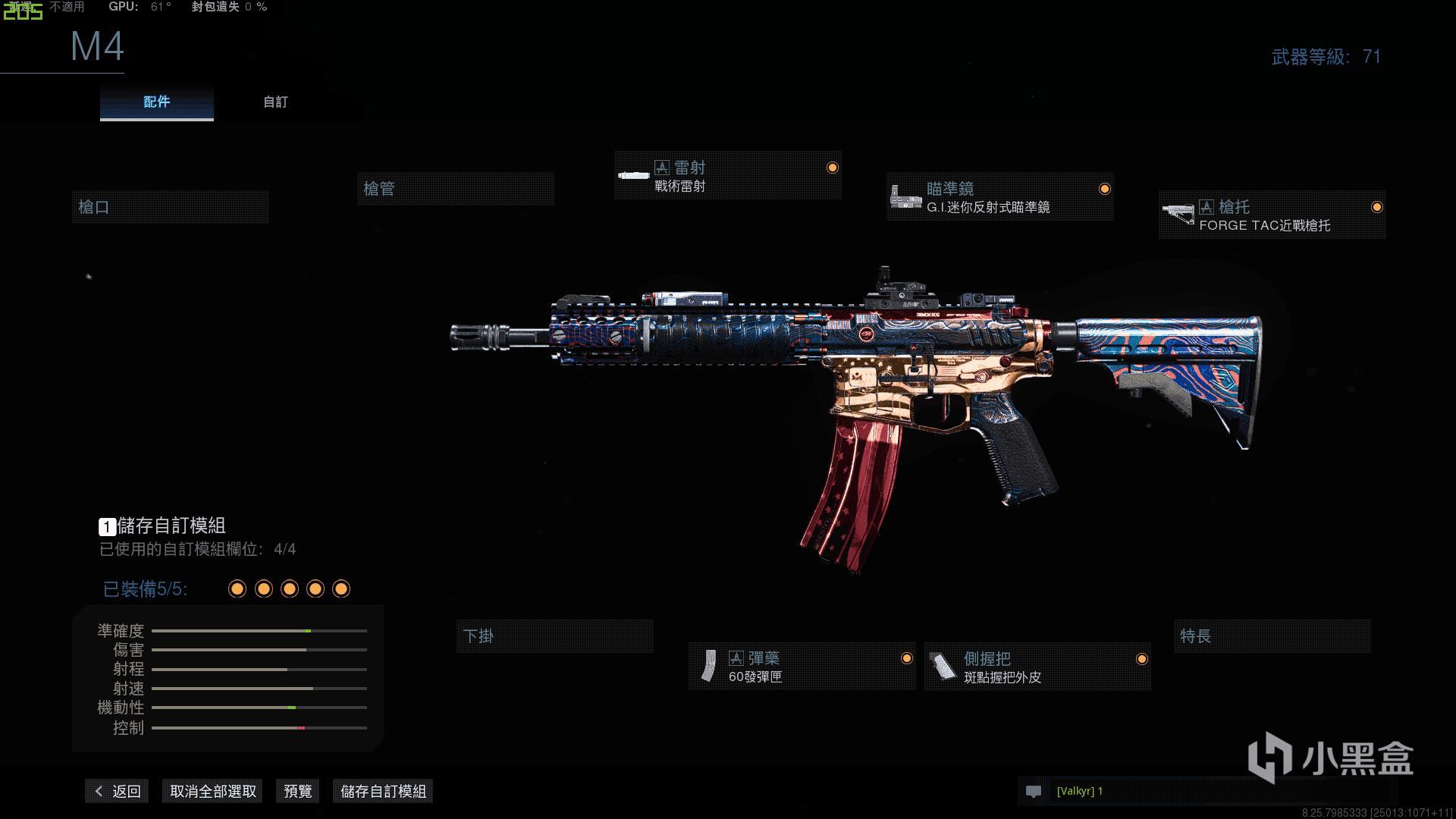Screen dimensions: 1456x819
Task: Open the 彈藥 60-round magazine slot
Action: coord(802,667)
